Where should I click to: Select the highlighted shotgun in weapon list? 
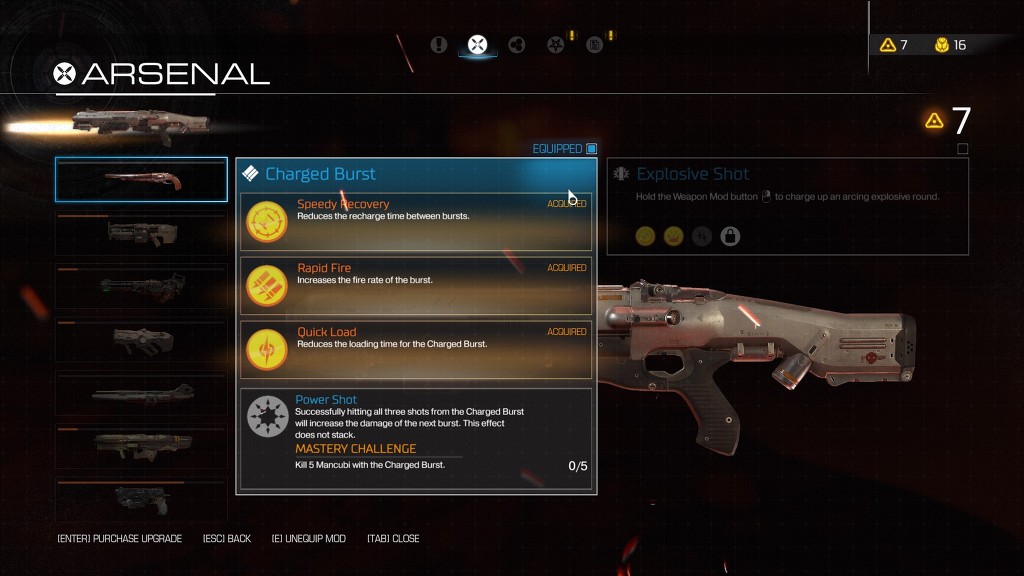[141, 180]
